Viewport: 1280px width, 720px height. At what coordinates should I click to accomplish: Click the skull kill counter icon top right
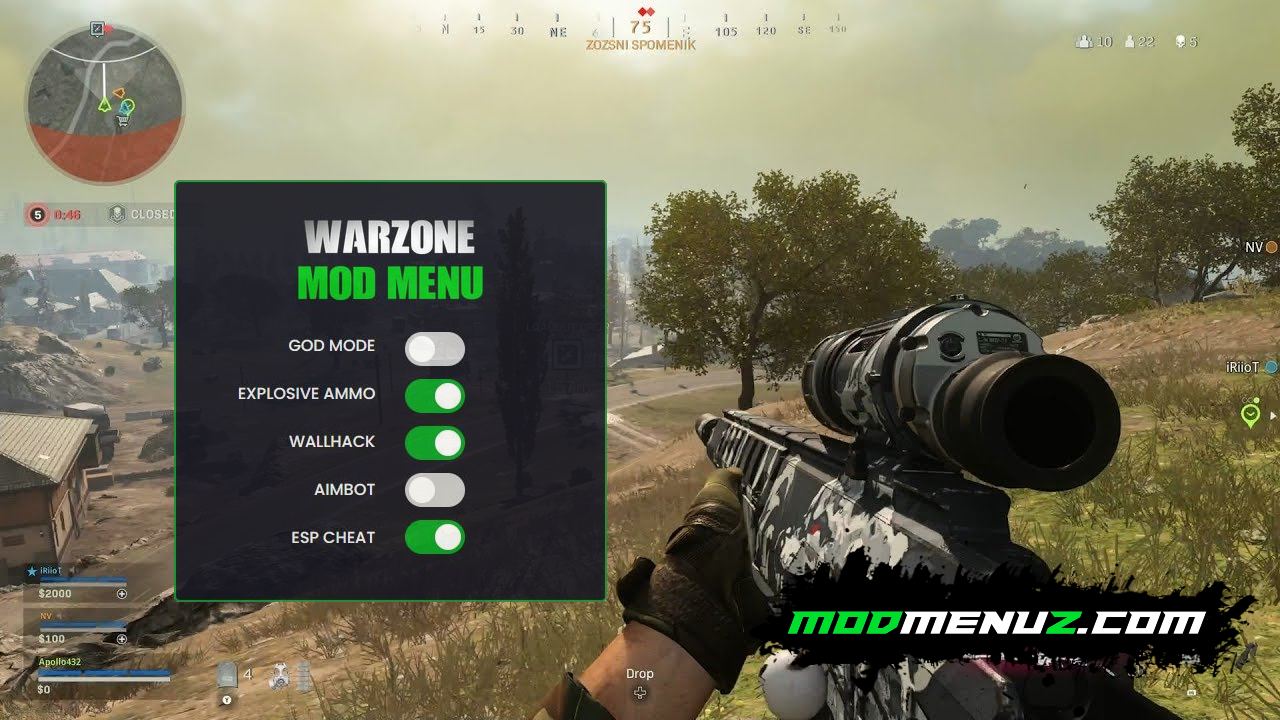coord(1181,41)
